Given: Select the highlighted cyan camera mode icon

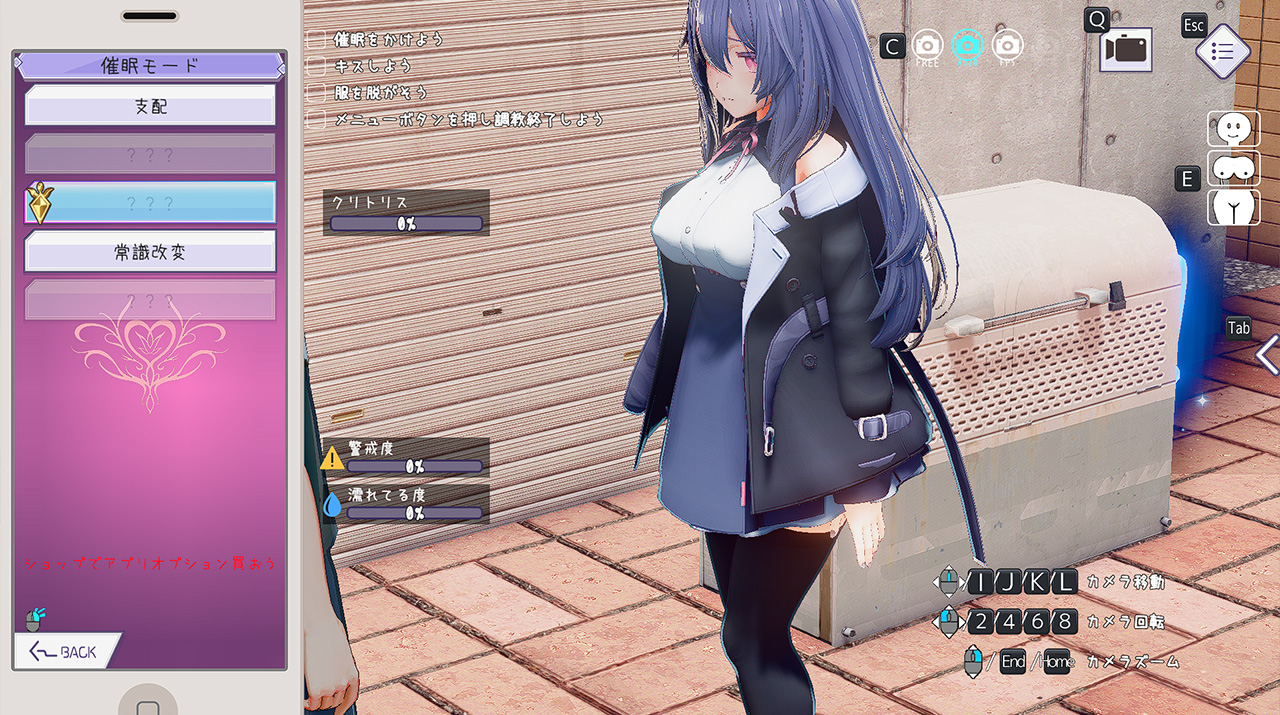Looking at the screenshot, I should point(967,45).
